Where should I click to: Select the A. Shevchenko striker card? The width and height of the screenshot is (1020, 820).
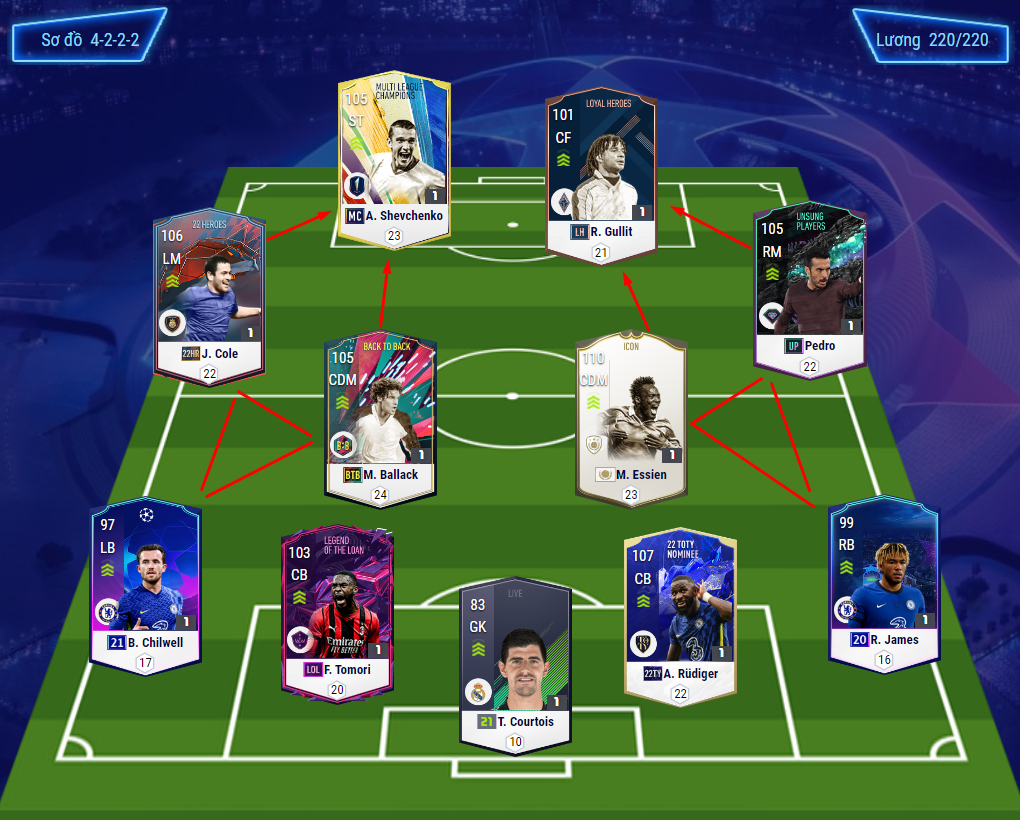[394, 155]
